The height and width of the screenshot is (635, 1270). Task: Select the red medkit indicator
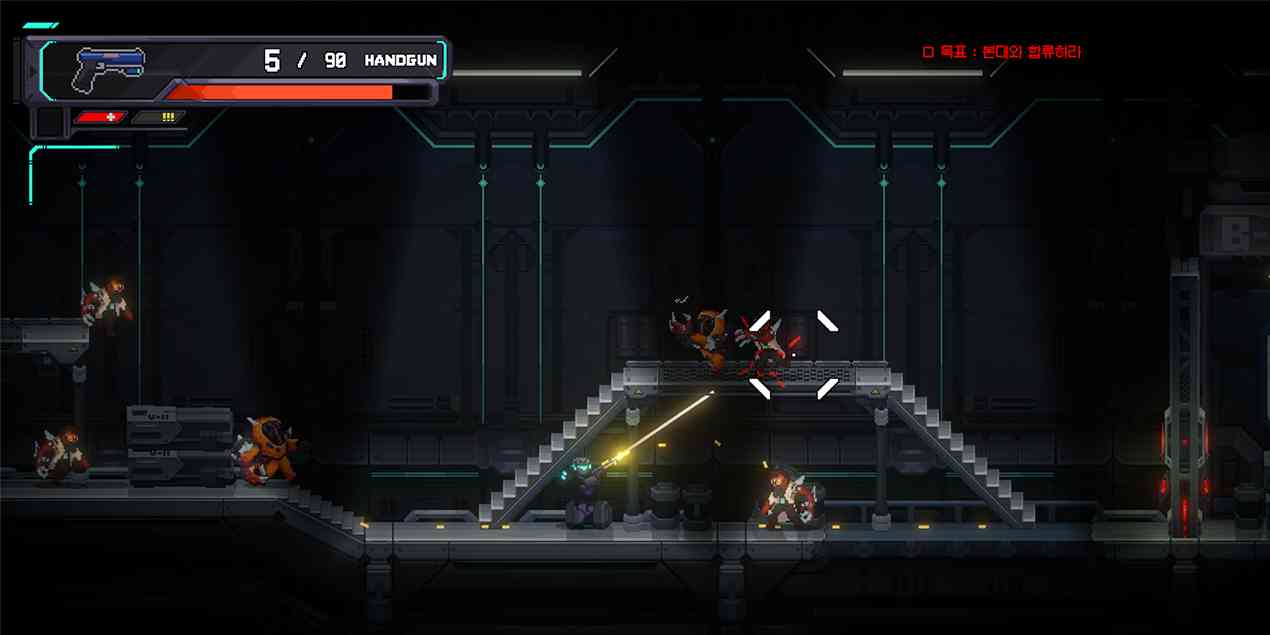[x=102, y=117]
